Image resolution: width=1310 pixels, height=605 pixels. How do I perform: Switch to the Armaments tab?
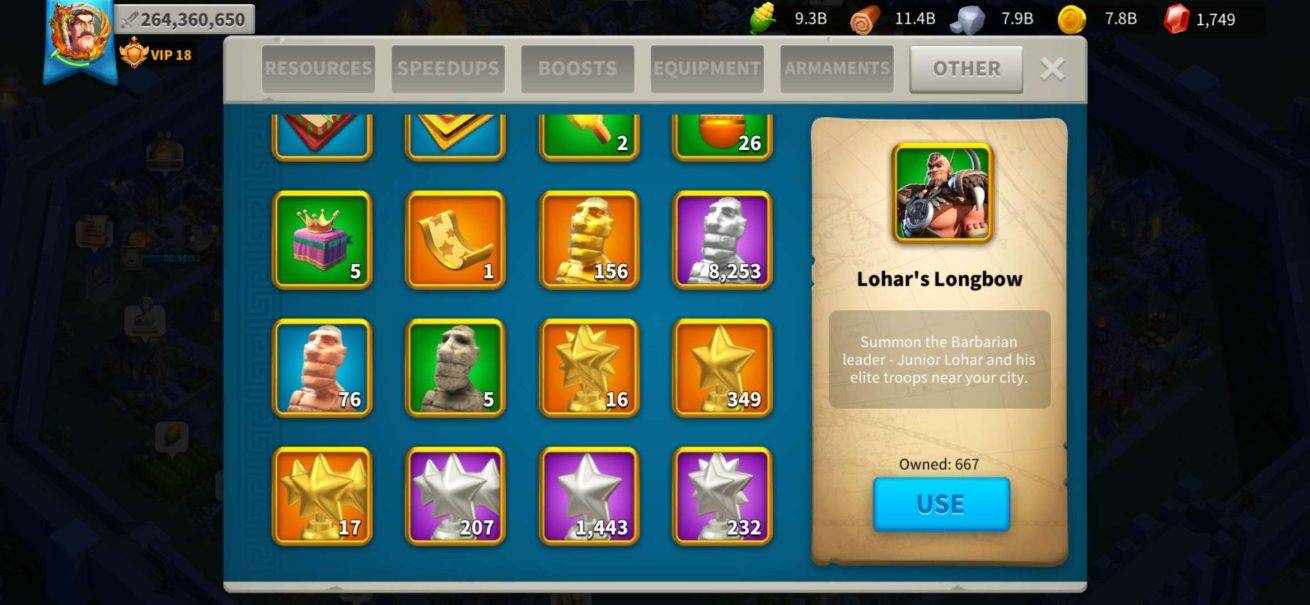coord(837,68)
